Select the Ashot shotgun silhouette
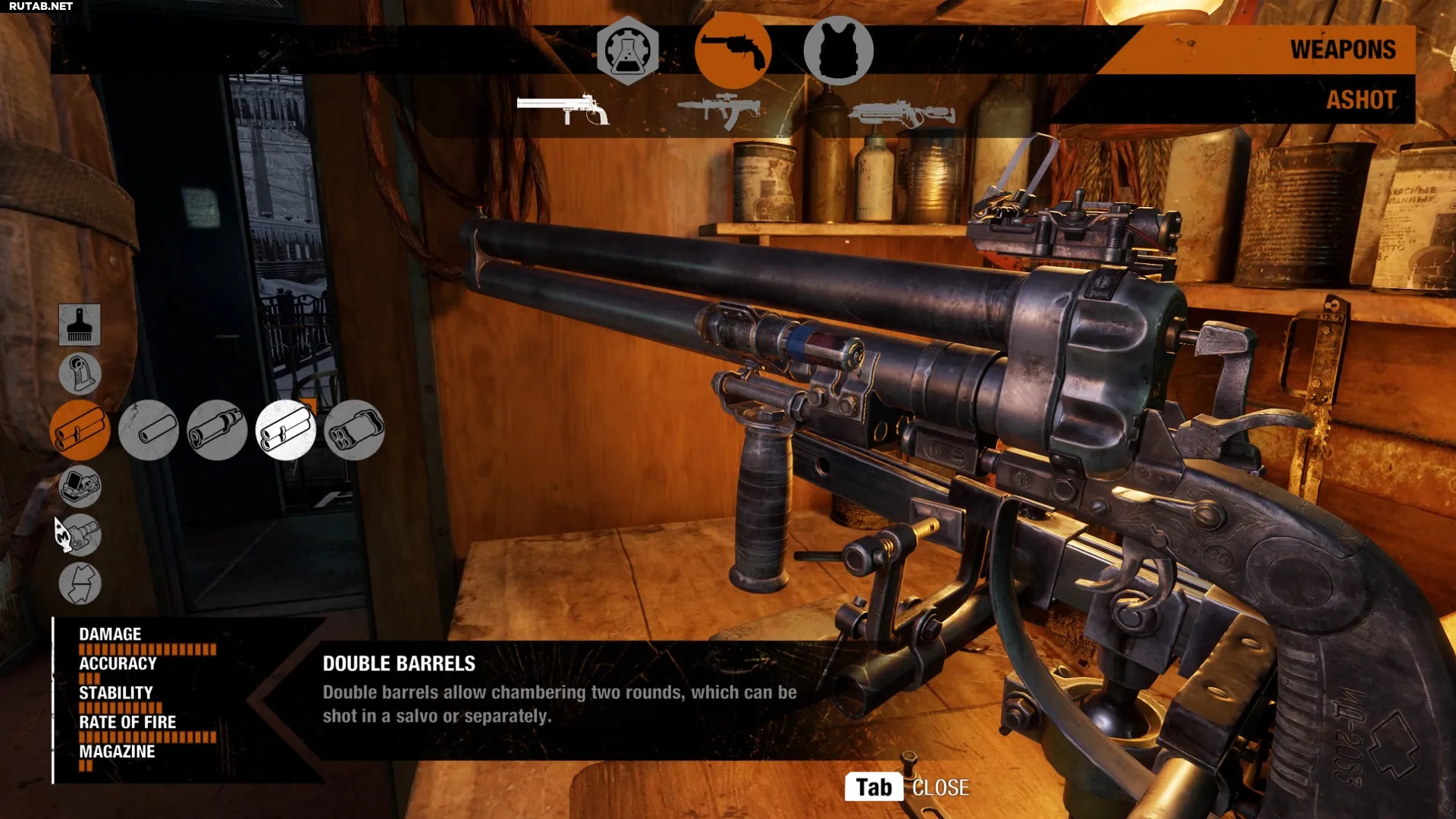 (x=563, y=110)
